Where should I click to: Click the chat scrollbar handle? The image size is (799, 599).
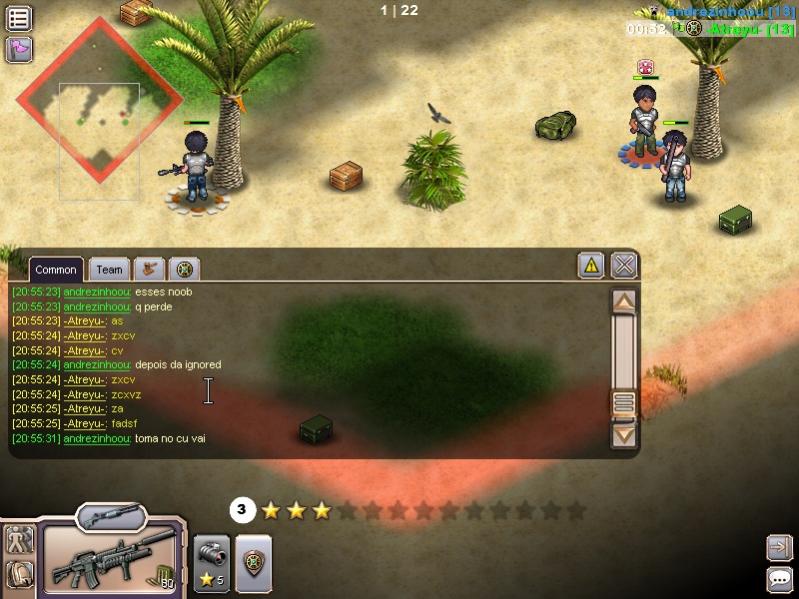point(624,403)
